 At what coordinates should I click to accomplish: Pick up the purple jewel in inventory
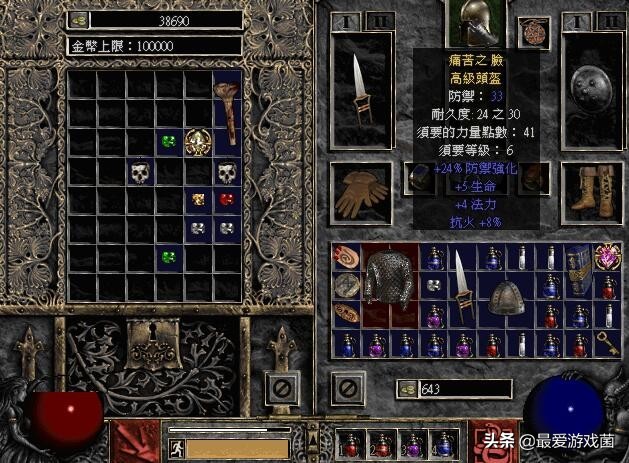click(x=606, y=256)
